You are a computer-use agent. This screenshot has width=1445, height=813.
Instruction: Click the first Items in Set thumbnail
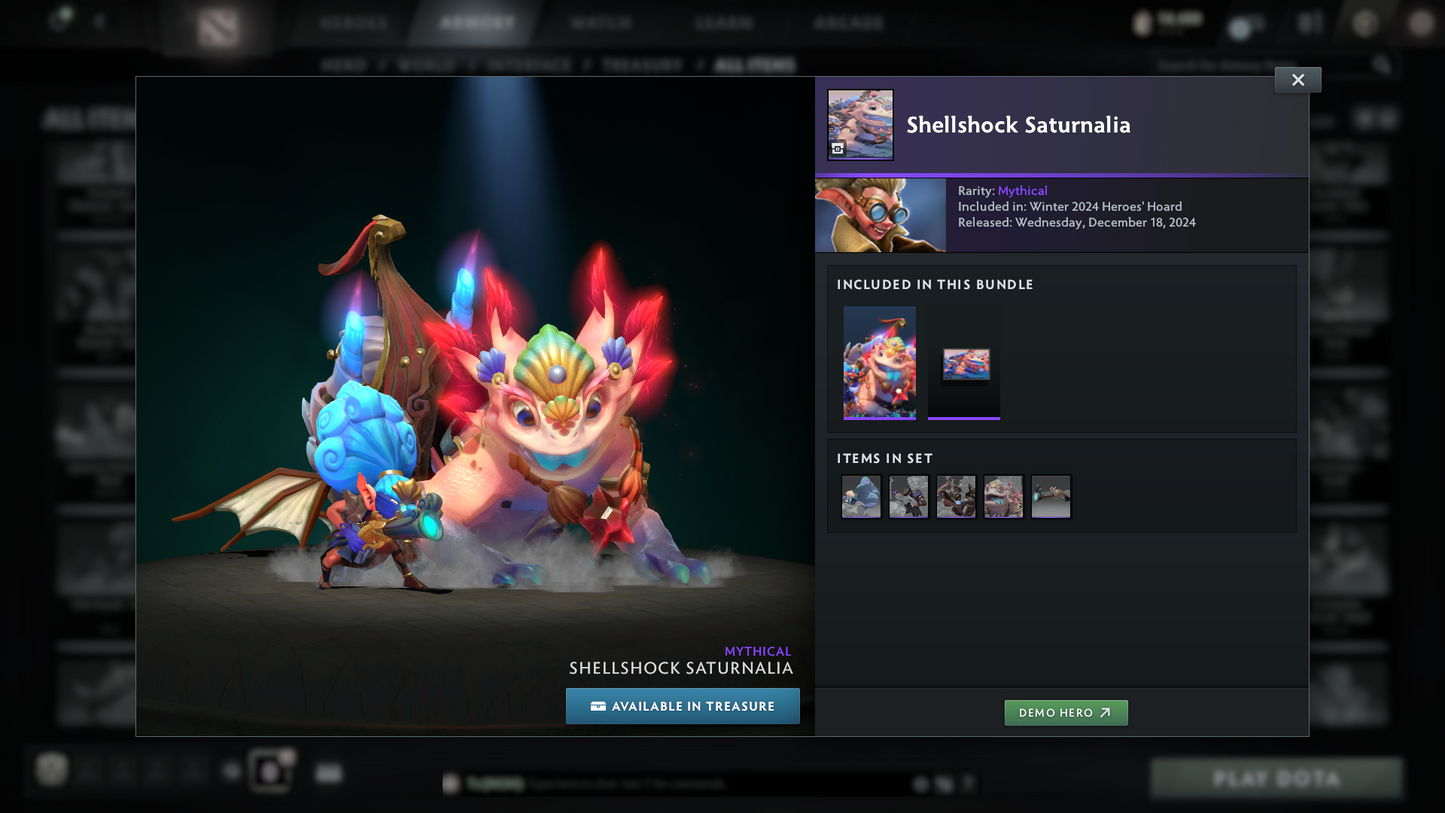[x=860, y=496]
